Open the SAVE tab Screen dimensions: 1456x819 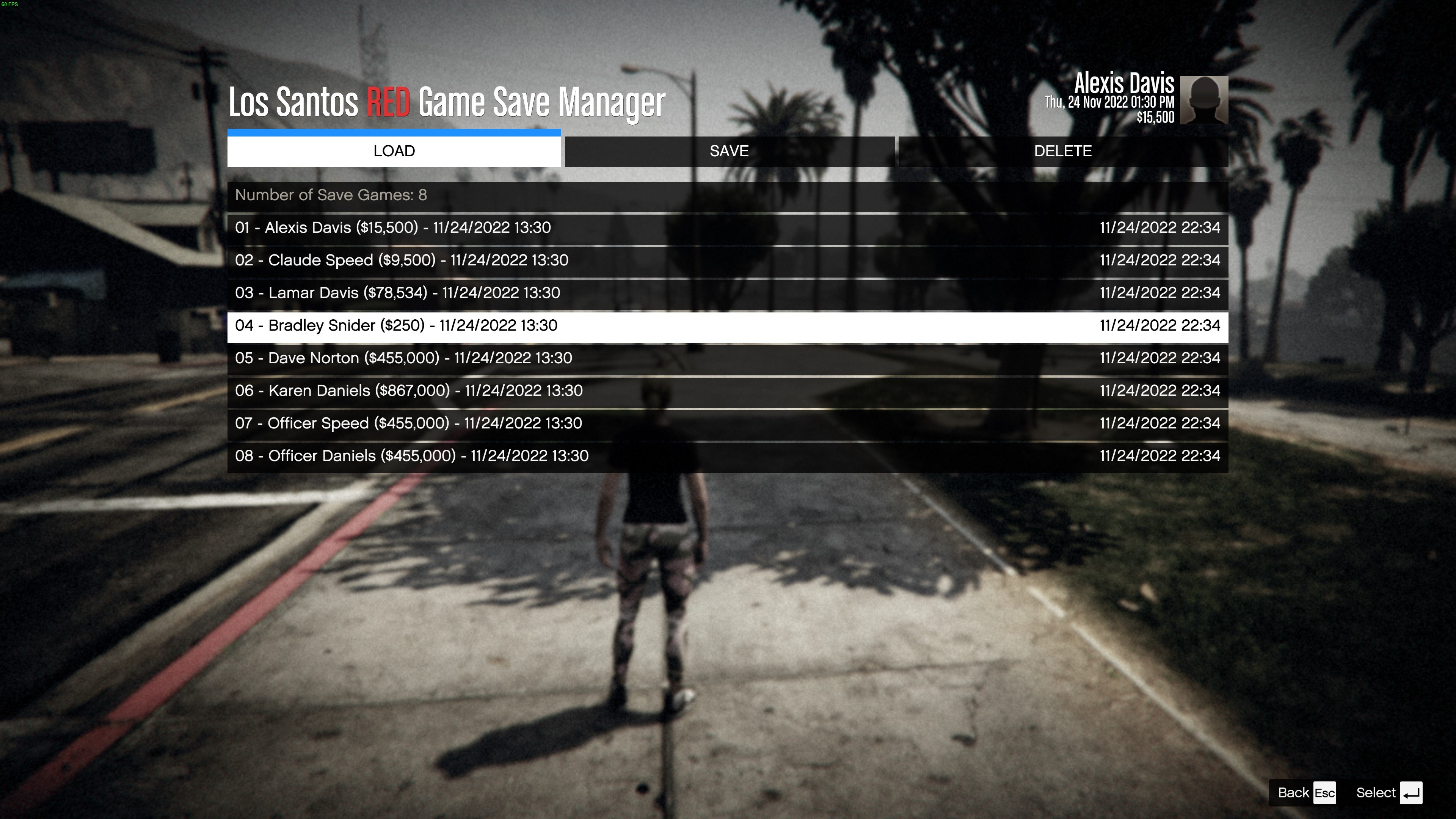pyautogui.click(x=728, y=151)
